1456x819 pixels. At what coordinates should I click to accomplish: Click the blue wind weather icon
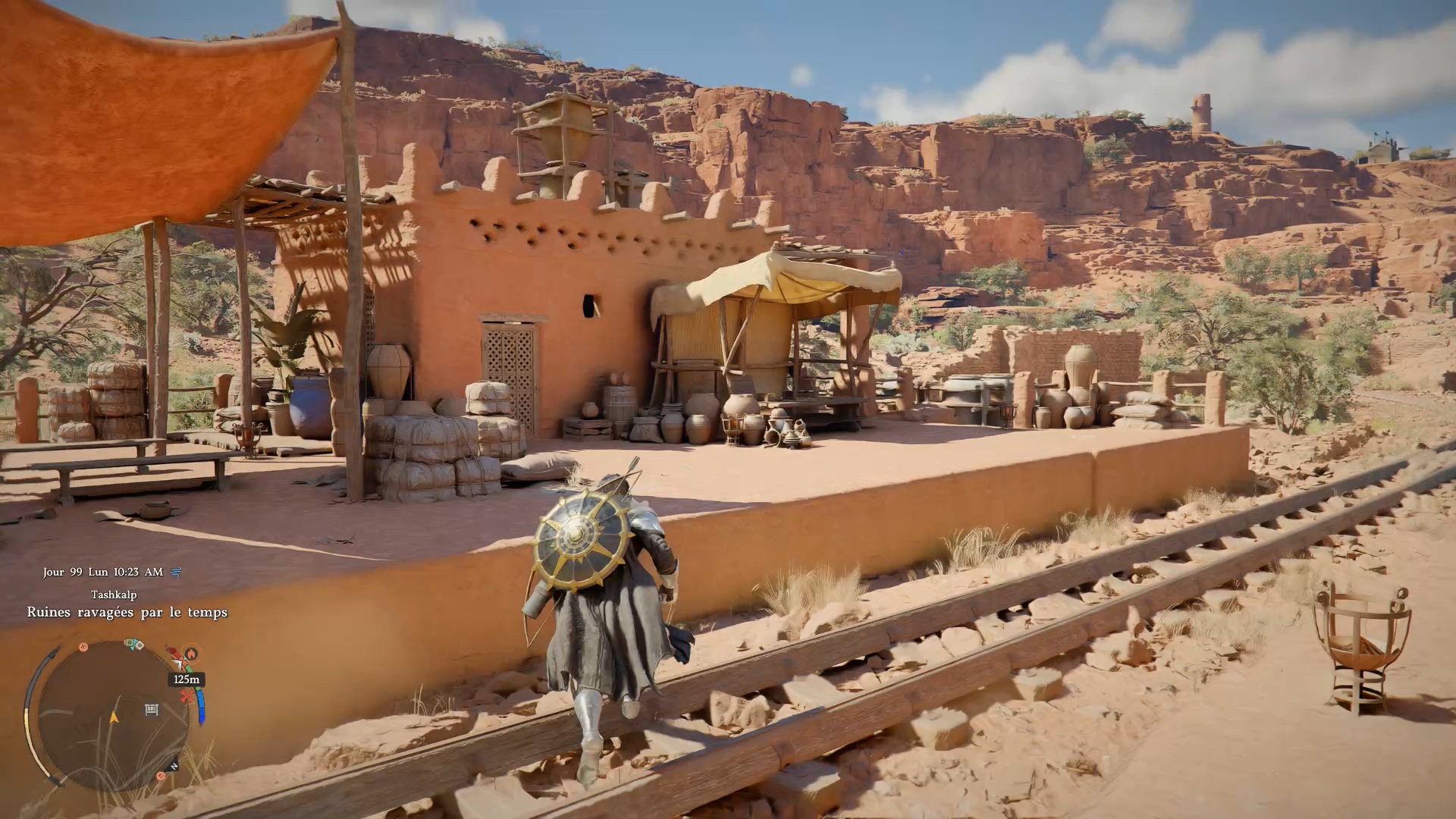[x=177, y=573]
